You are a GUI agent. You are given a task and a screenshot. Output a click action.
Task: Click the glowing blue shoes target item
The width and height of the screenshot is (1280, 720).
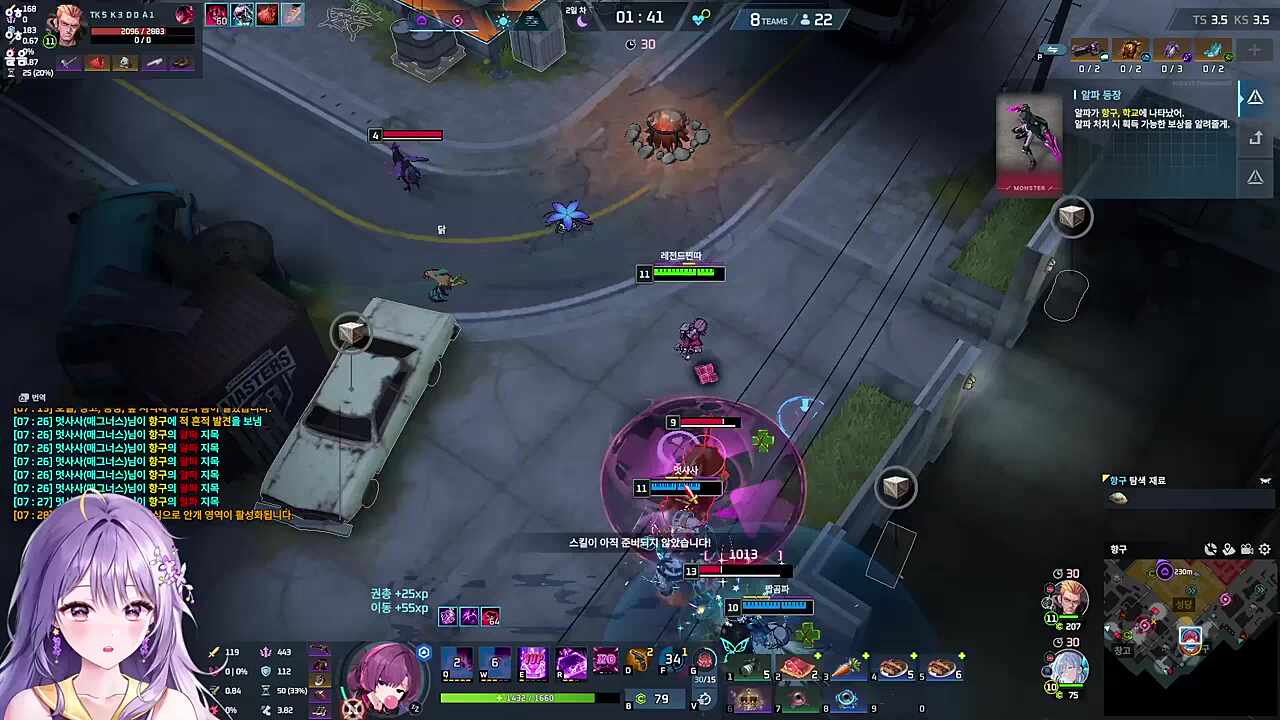point(1213,50)
